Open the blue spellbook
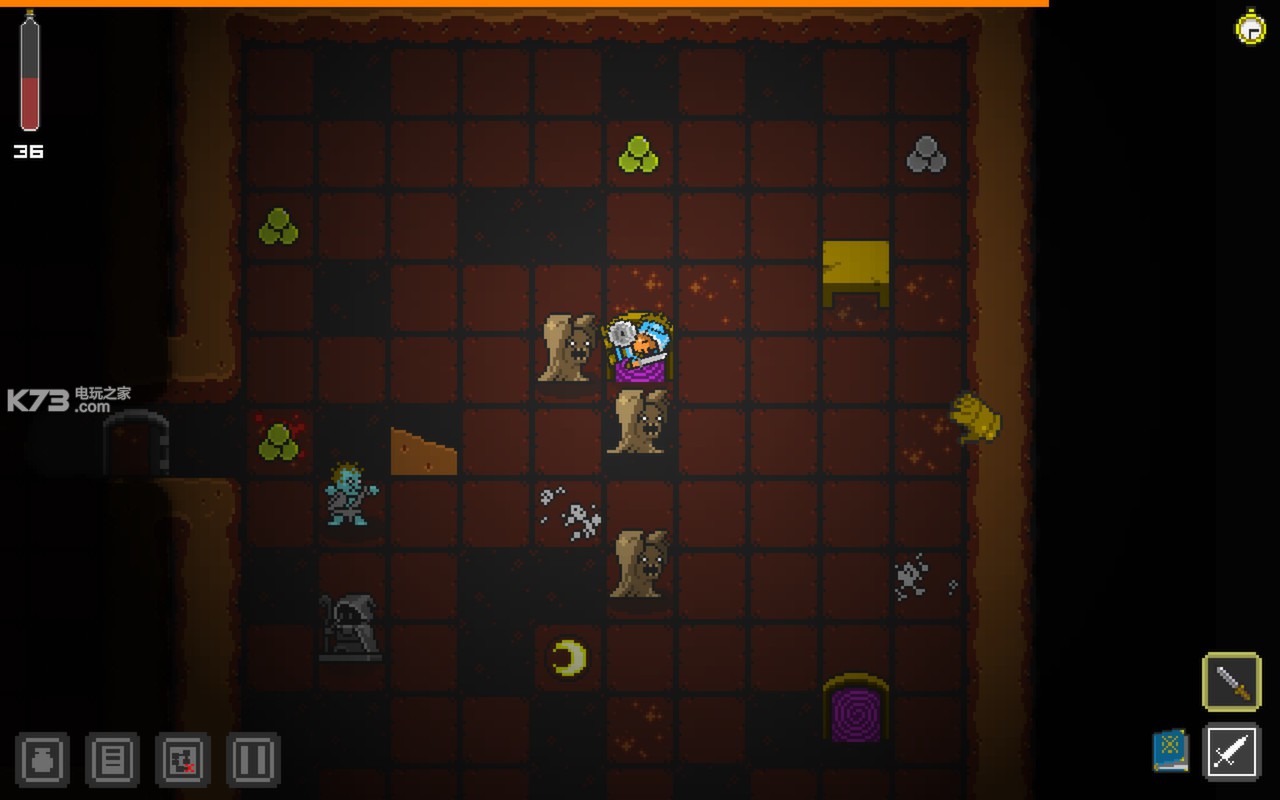The image size is (1280, 800). click(1170, 750)
